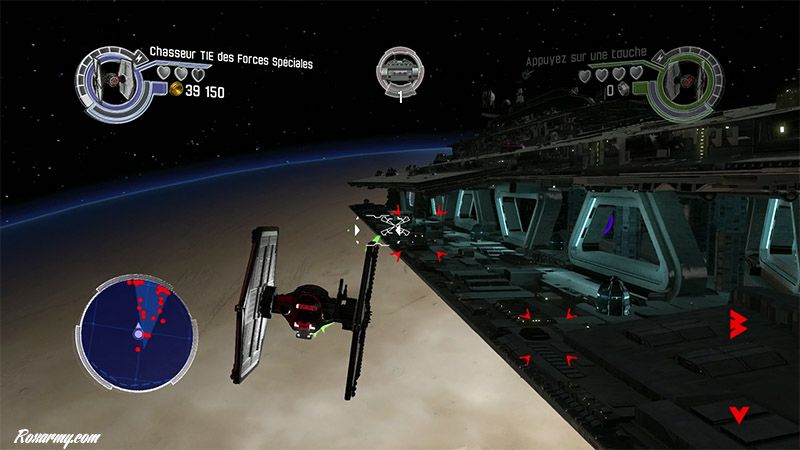Select the ship objective counter icon

click(x=398, y=70)
